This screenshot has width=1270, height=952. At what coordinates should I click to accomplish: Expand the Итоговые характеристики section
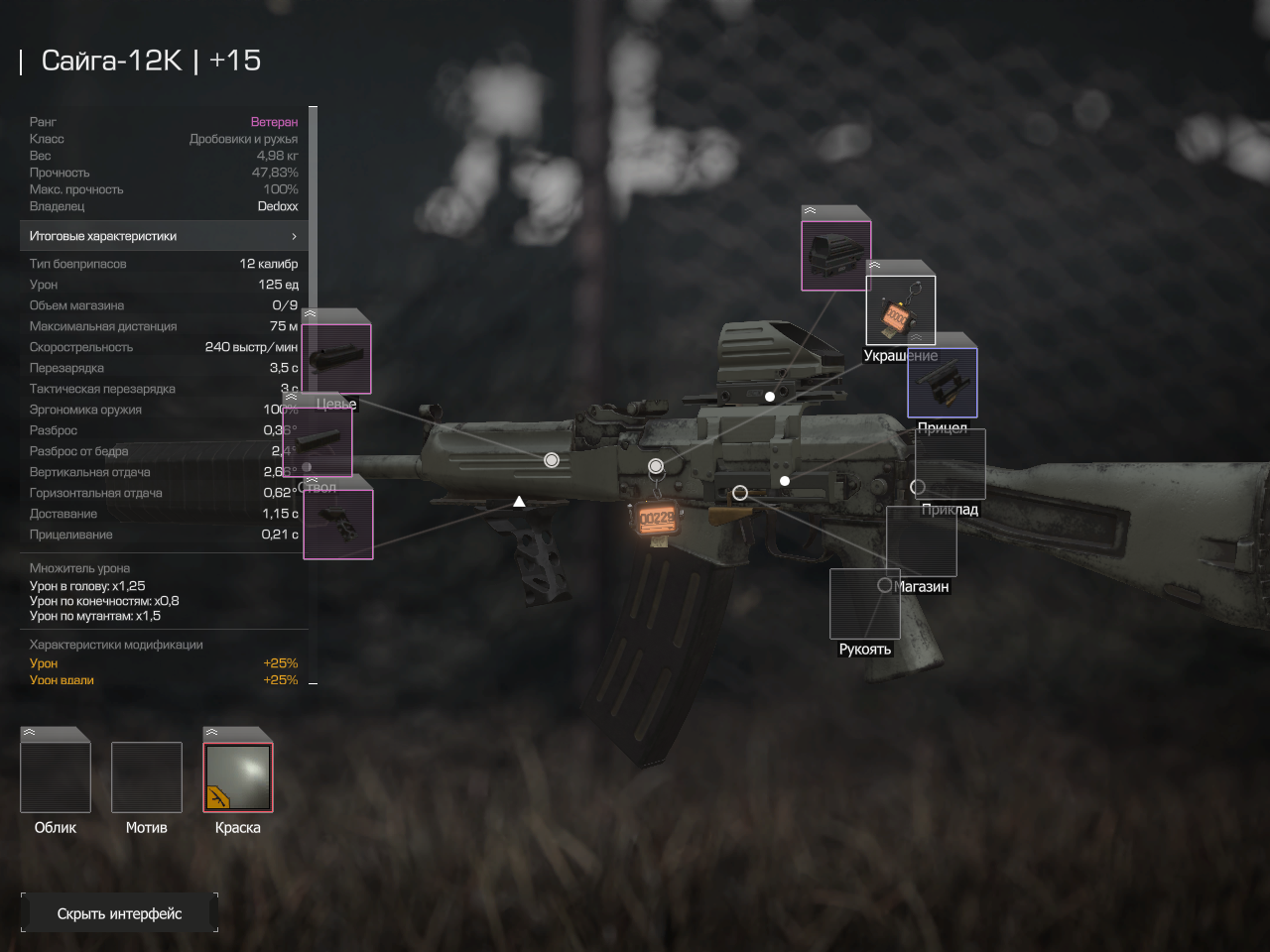(164, 236)
